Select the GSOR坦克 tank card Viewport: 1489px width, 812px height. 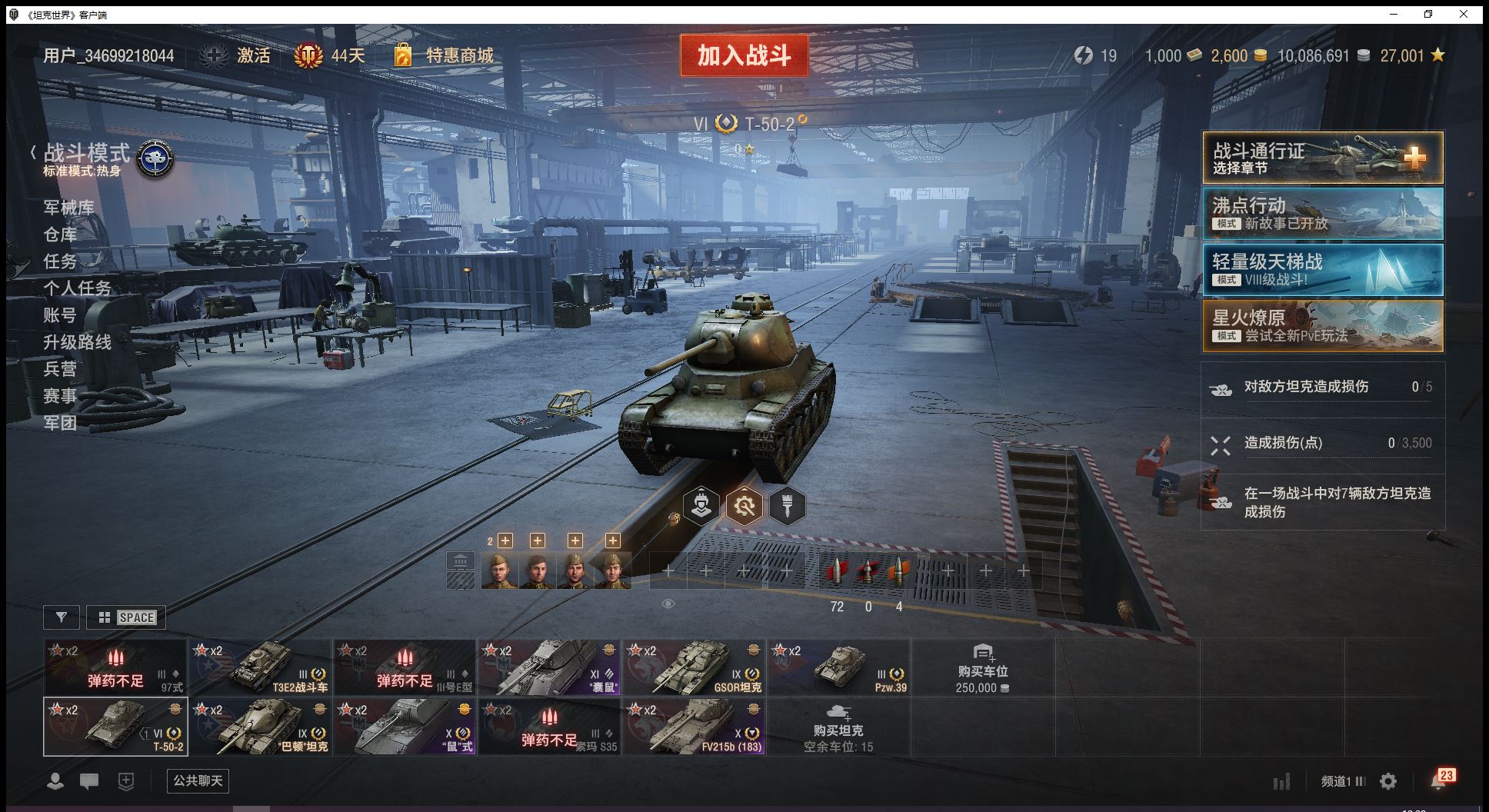[x=694, y=667]
